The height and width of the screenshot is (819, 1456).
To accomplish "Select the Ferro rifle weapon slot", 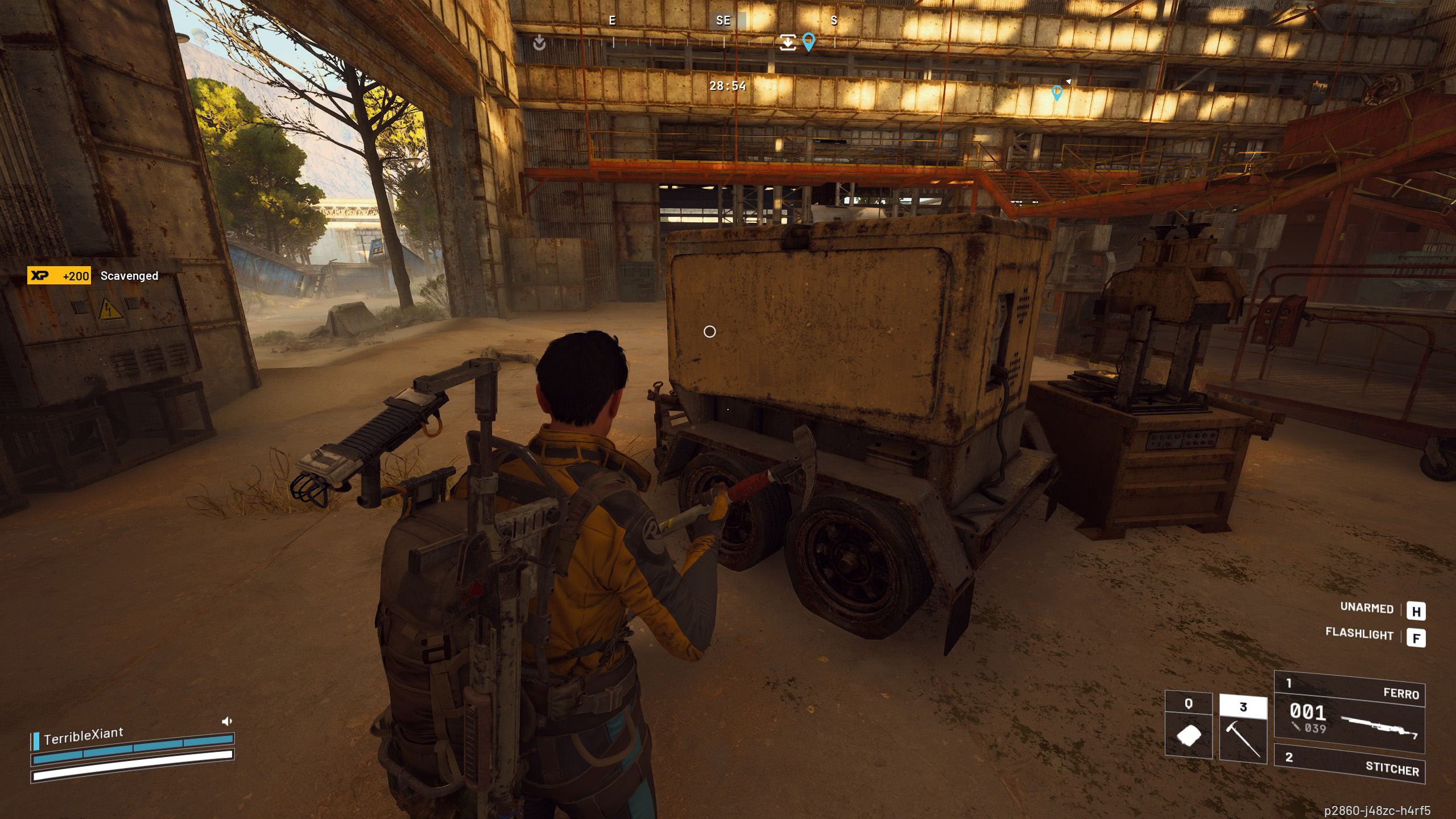I will [x=1349, y=711].
